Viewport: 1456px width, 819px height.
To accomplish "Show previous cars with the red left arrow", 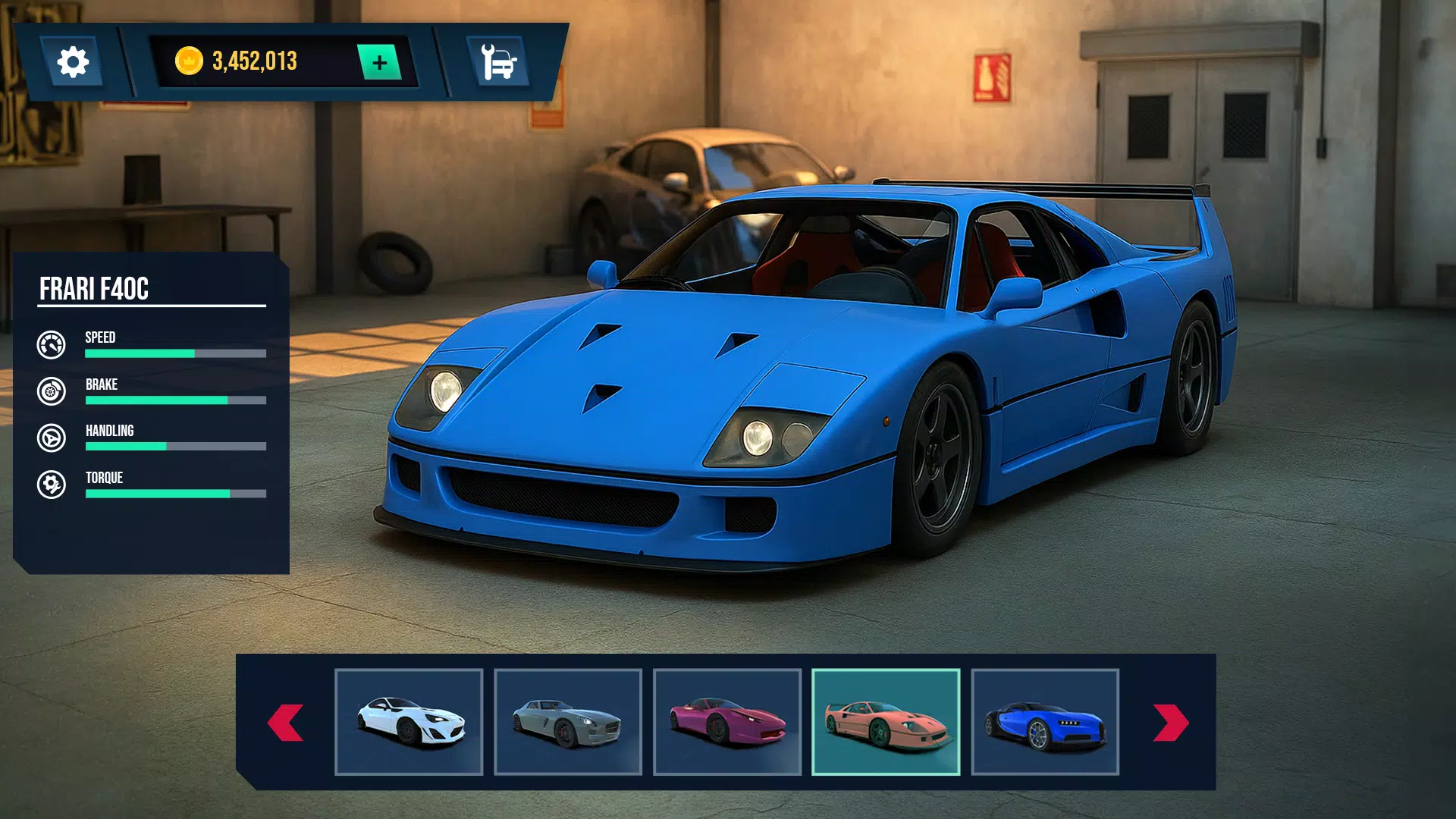I will (x=286, y=723).
